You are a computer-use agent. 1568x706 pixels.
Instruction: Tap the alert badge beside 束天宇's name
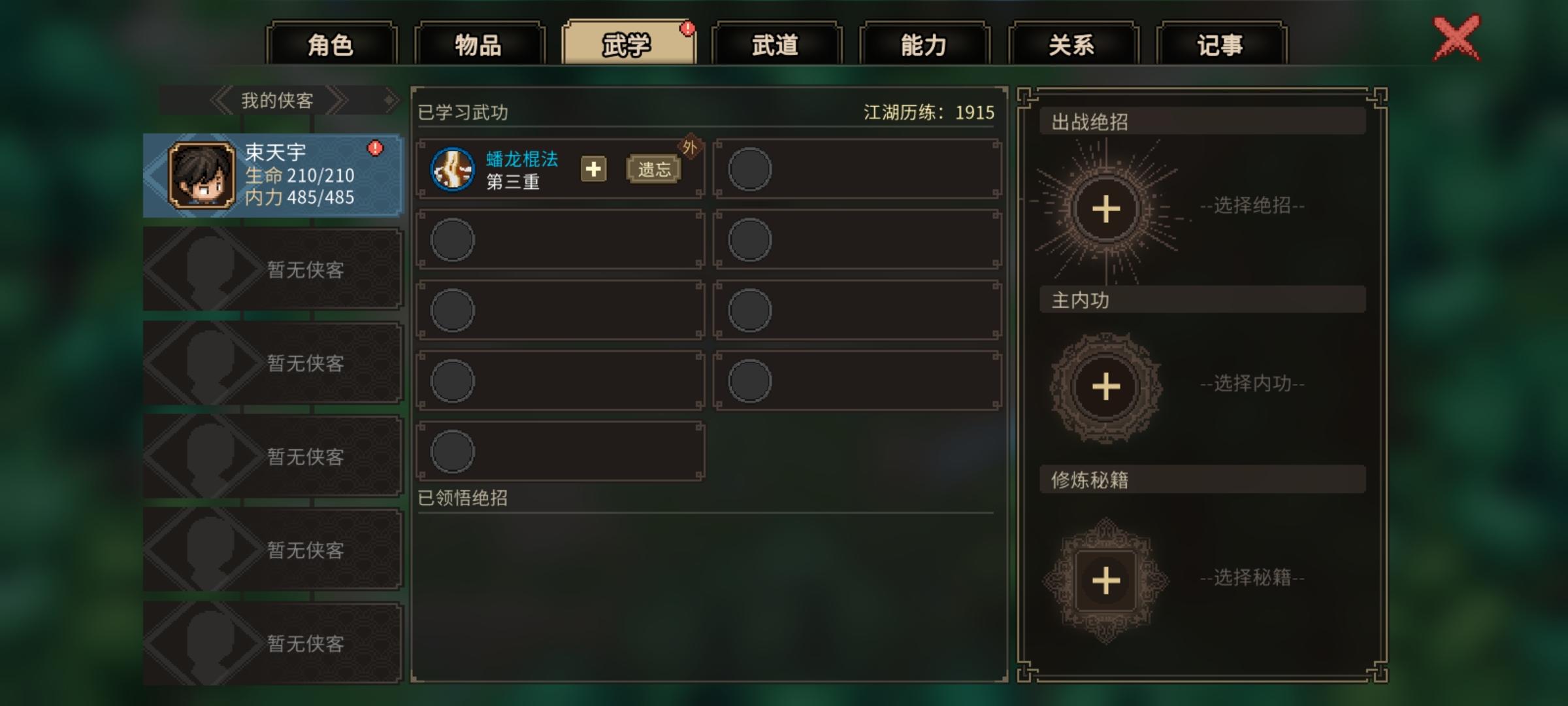coord(374,147)
